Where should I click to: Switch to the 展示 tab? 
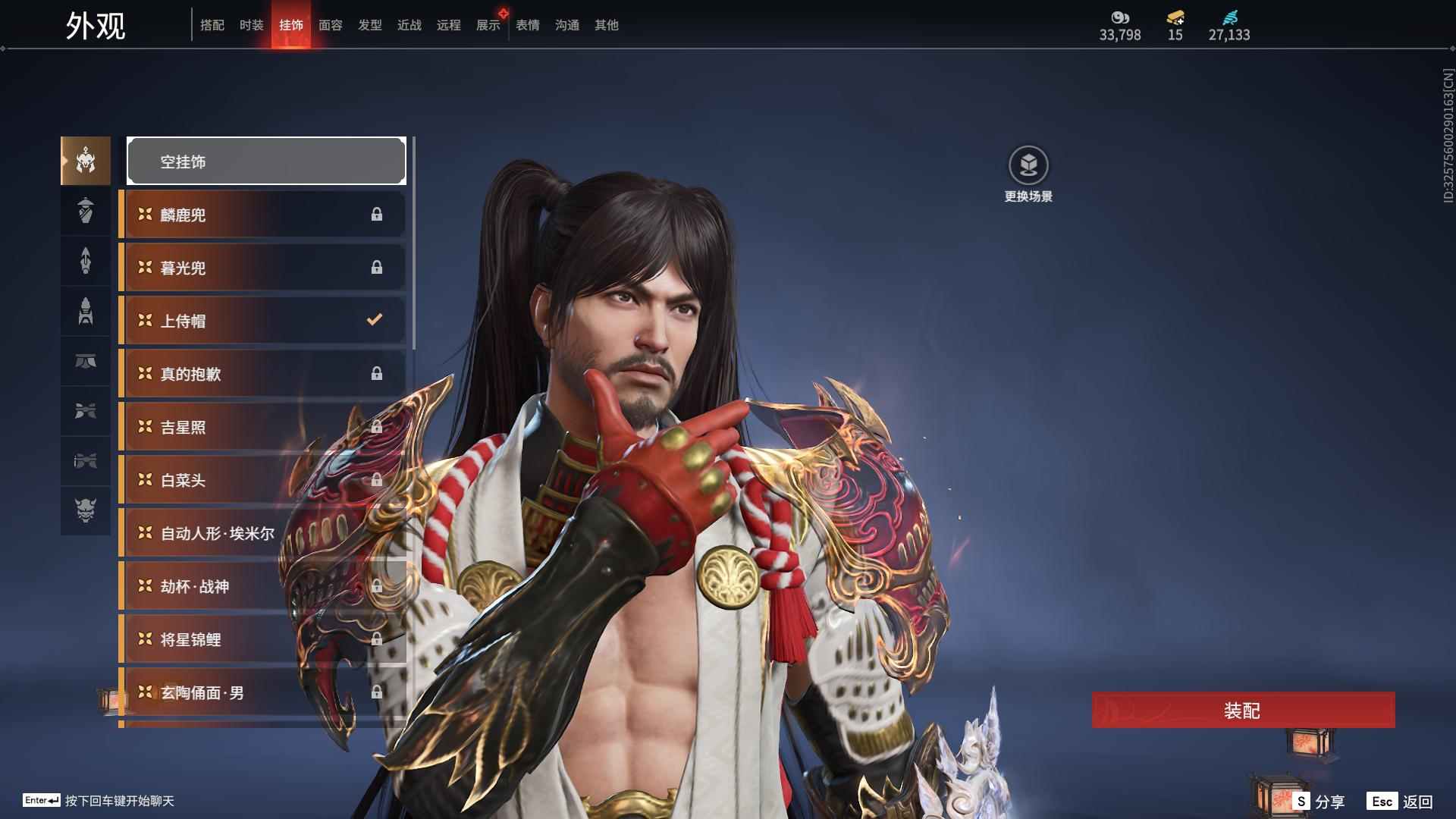(x=488, y=25)
